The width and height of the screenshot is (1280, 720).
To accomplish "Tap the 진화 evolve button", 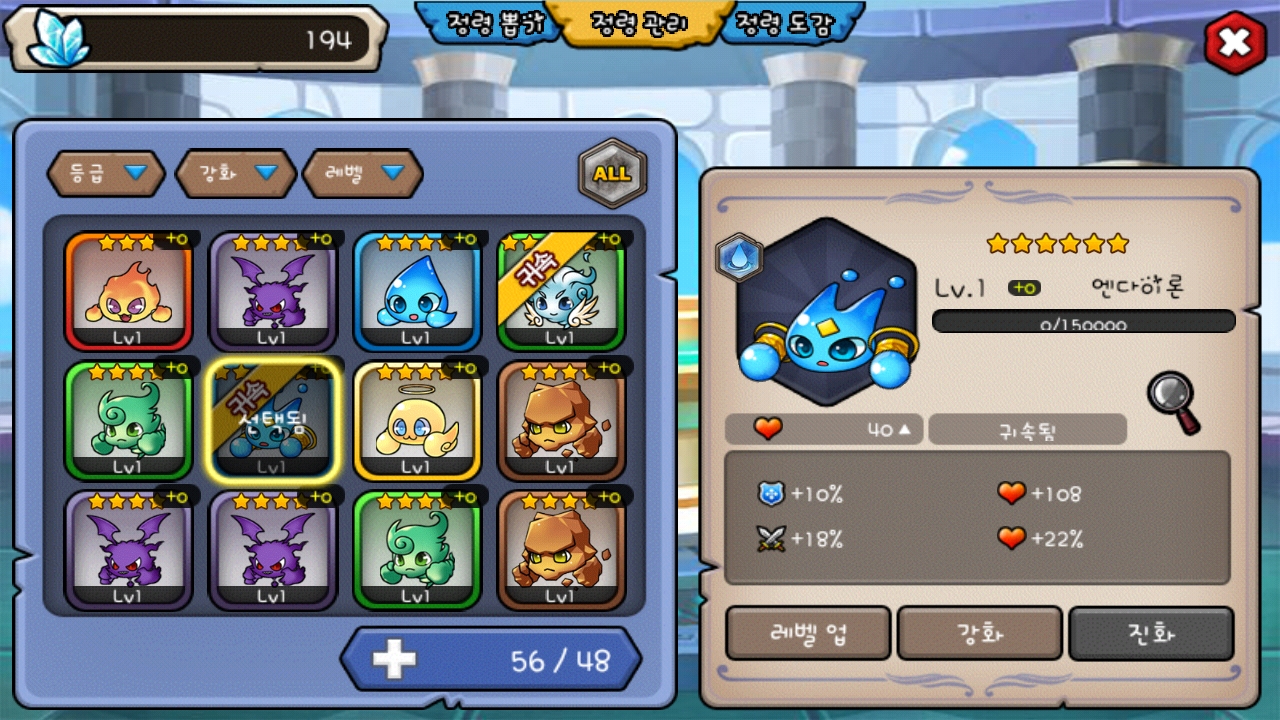I will tap(1151, 633).
